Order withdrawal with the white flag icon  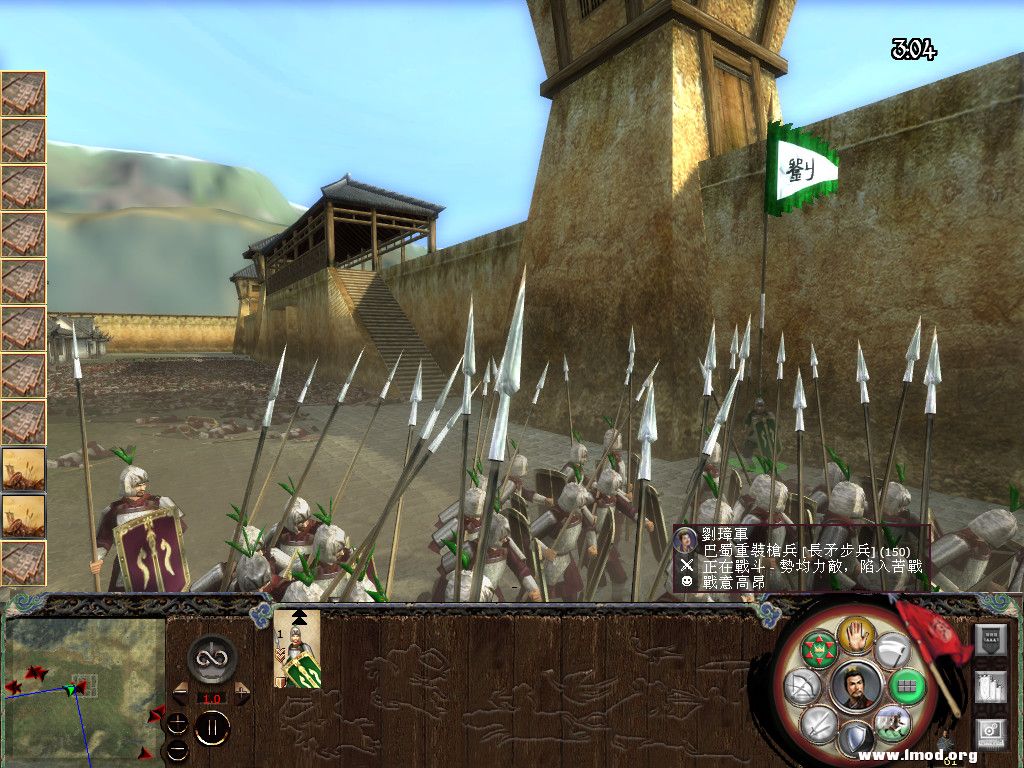[x=893, y=649]
